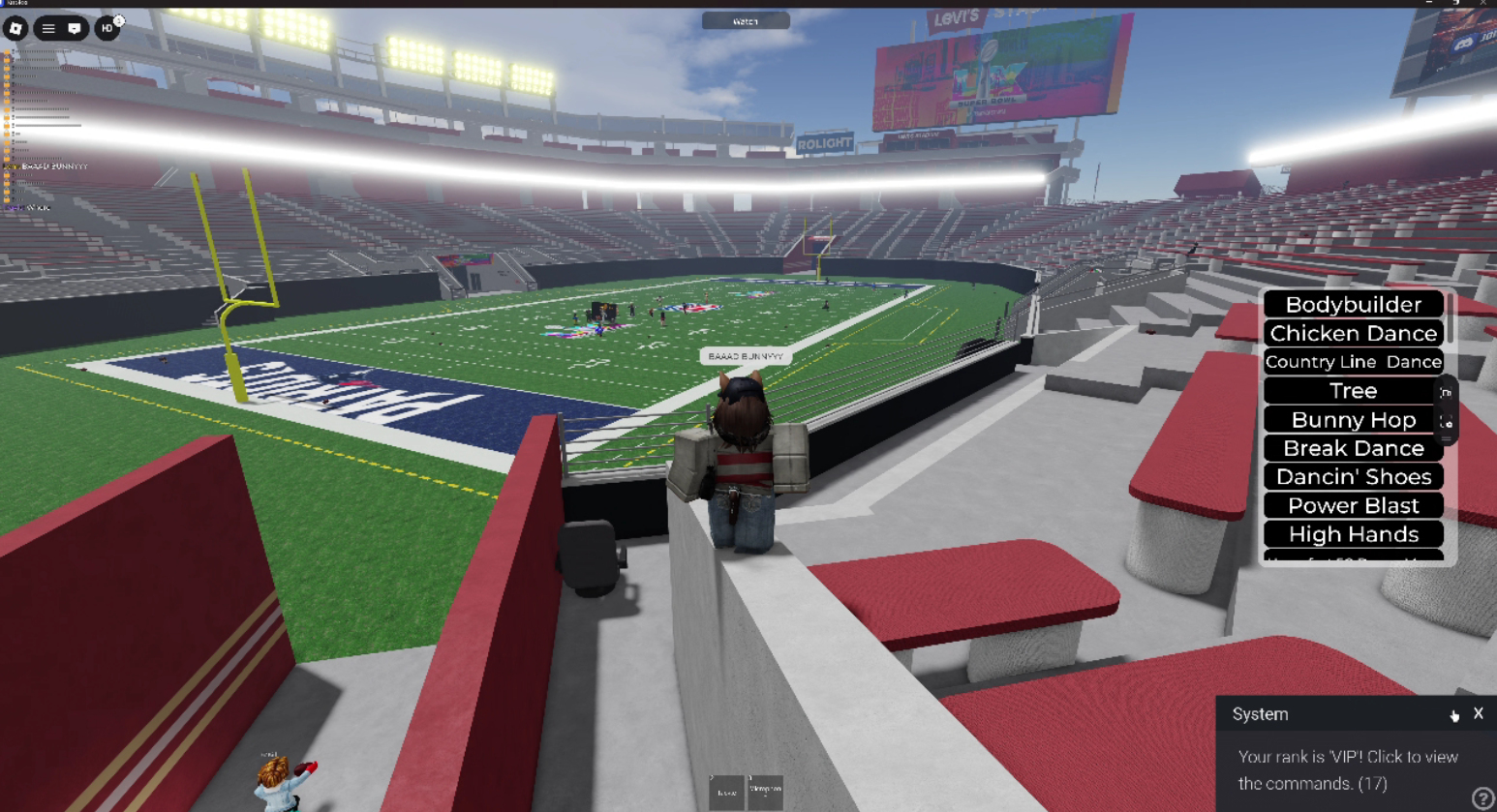Equip the right hotbar tool slot
This screenshot has width=1497, height=812.
click(x=765, y=792)
